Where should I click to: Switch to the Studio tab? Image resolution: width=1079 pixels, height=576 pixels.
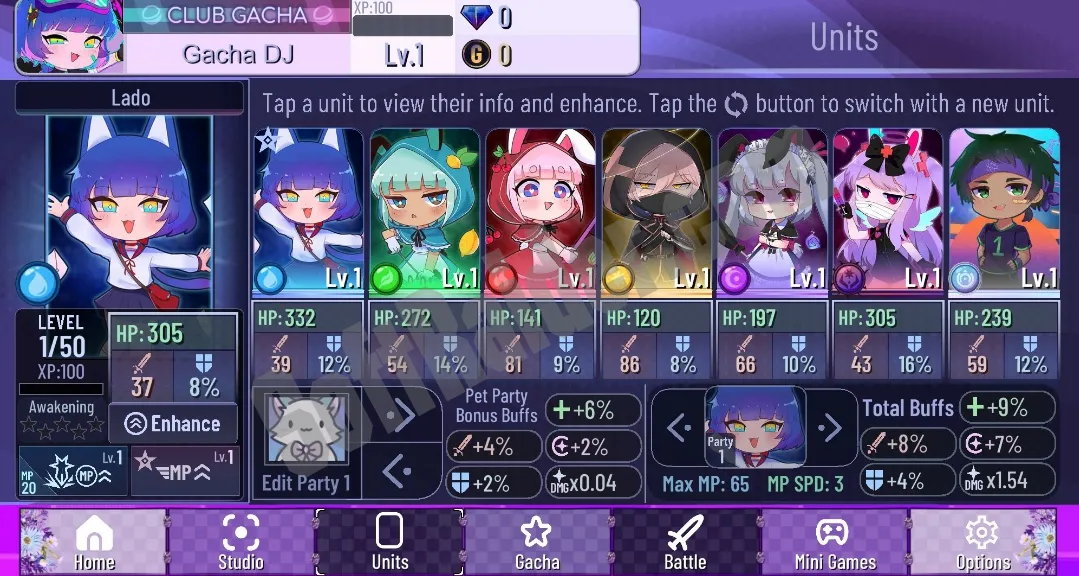point(241,541)
